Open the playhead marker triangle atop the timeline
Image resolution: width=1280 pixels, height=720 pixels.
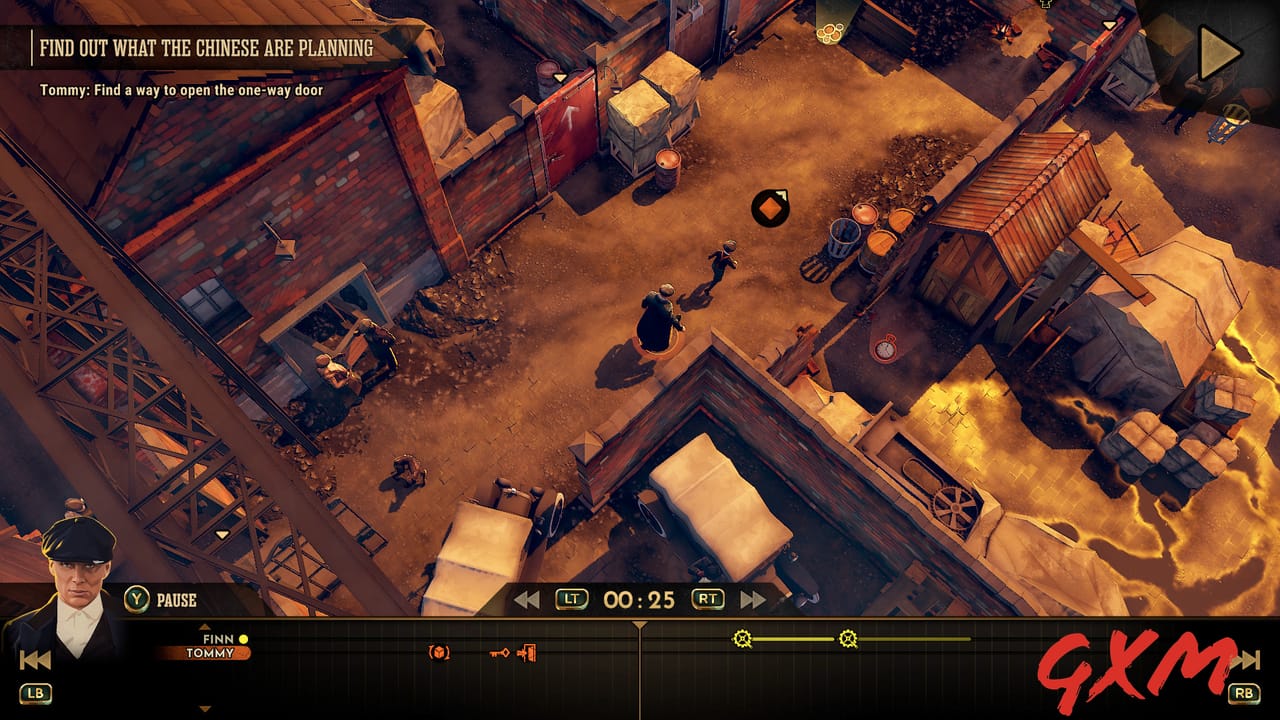(639, 625)
